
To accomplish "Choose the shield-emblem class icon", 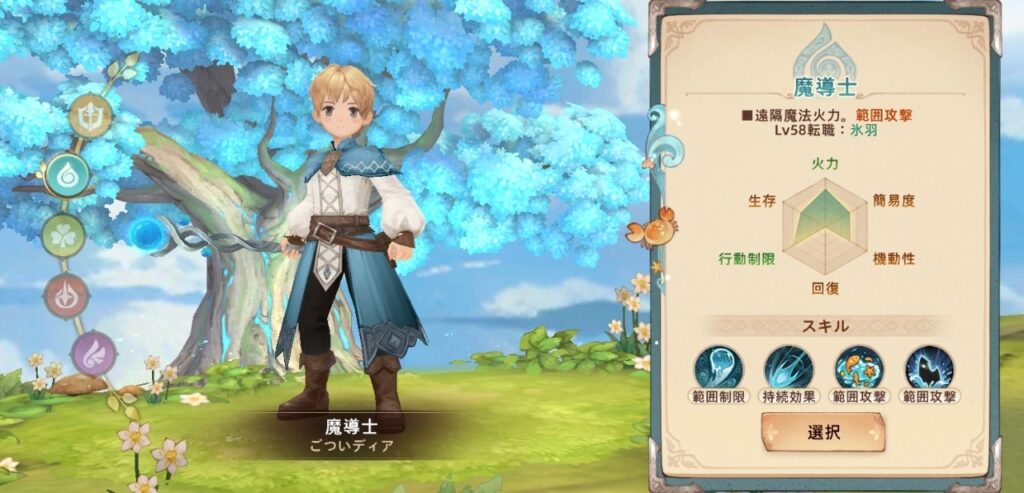I will point(90,116).
